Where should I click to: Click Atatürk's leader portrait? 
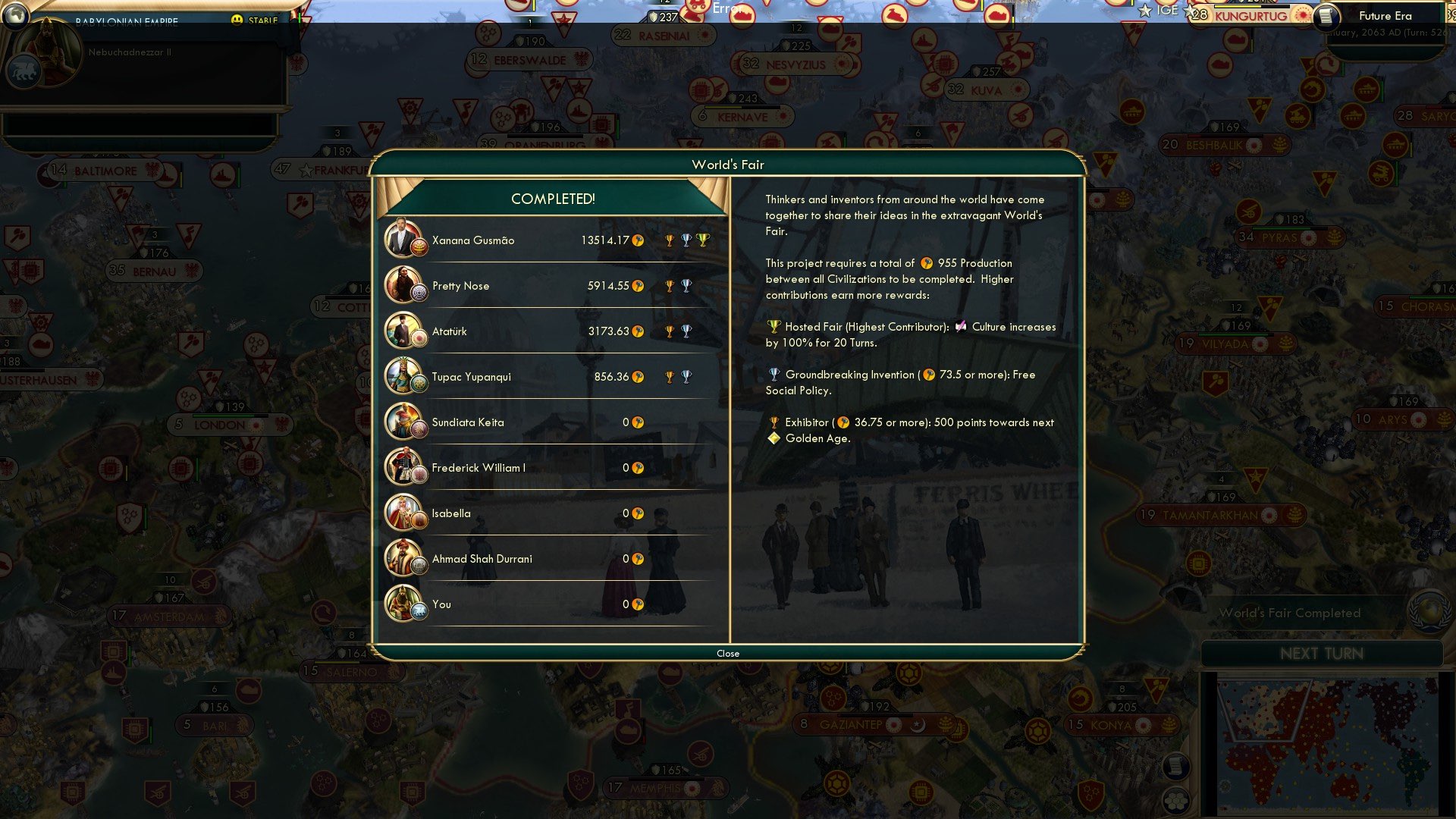[405, 331]
